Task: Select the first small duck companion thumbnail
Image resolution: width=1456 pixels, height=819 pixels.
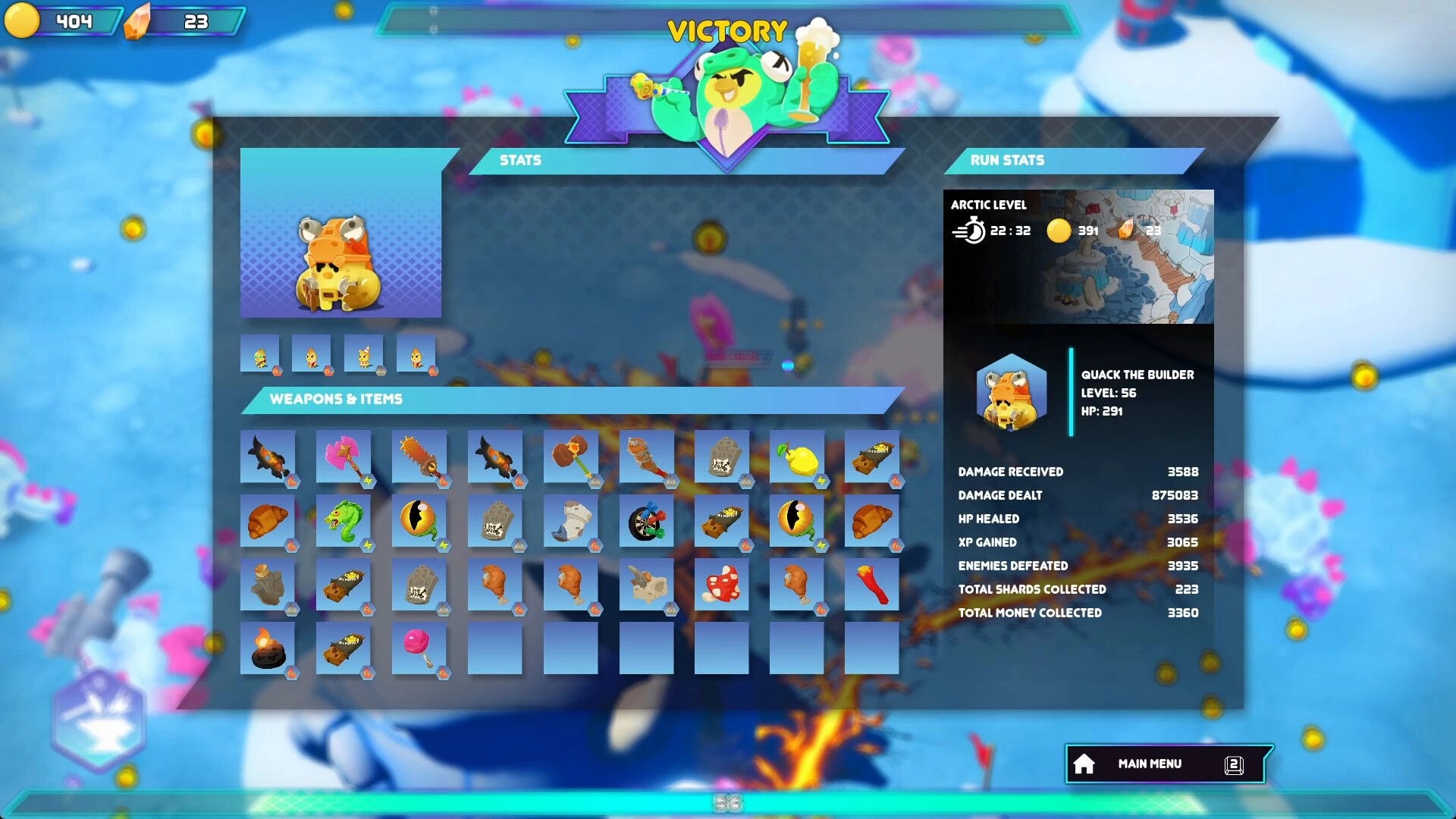Action: click(x=261, y=353)
